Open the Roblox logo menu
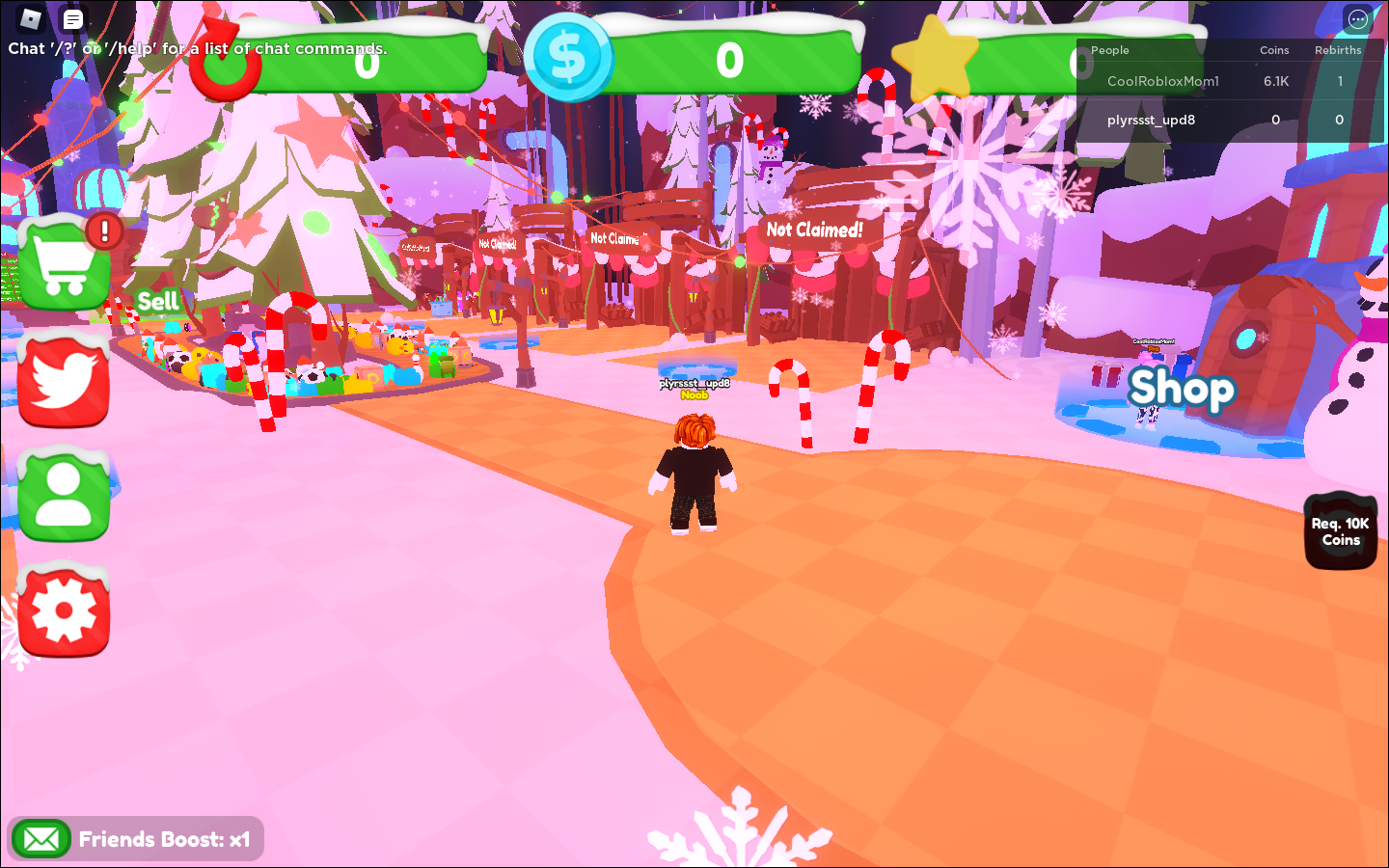Viewport: 1389px width, 868px height. pyautogui.click(x=31, y=18)
